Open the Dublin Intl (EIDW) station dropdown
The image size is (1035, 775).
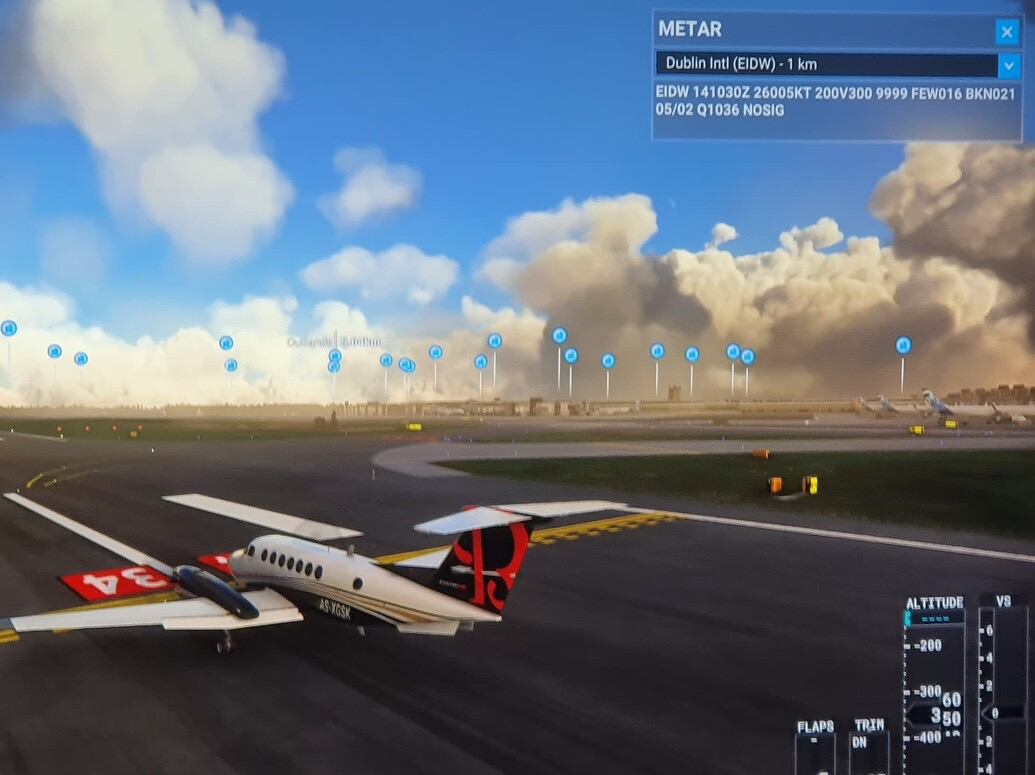click(1009, 66)
